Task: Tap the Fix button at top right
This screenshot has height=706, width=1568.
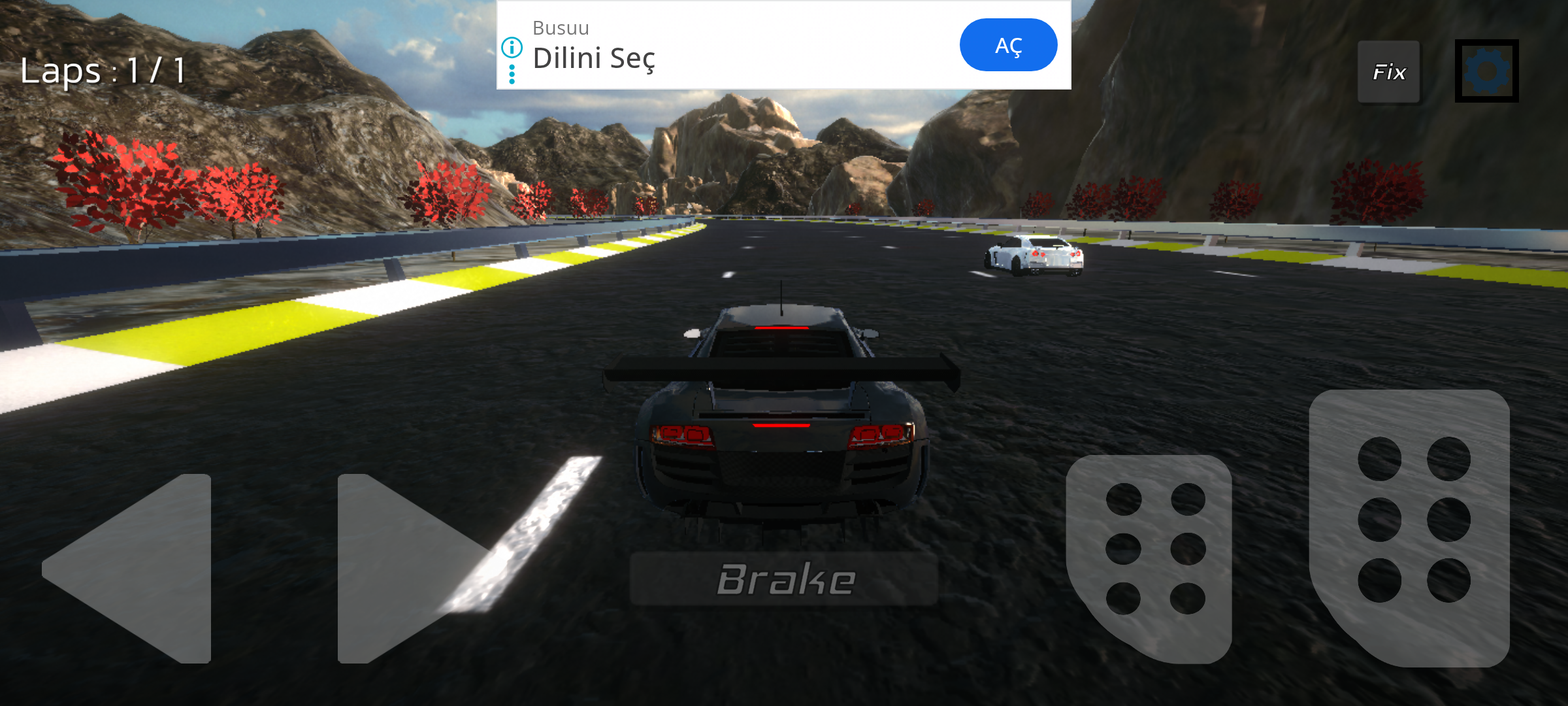Action: (x=1388, y=70)
